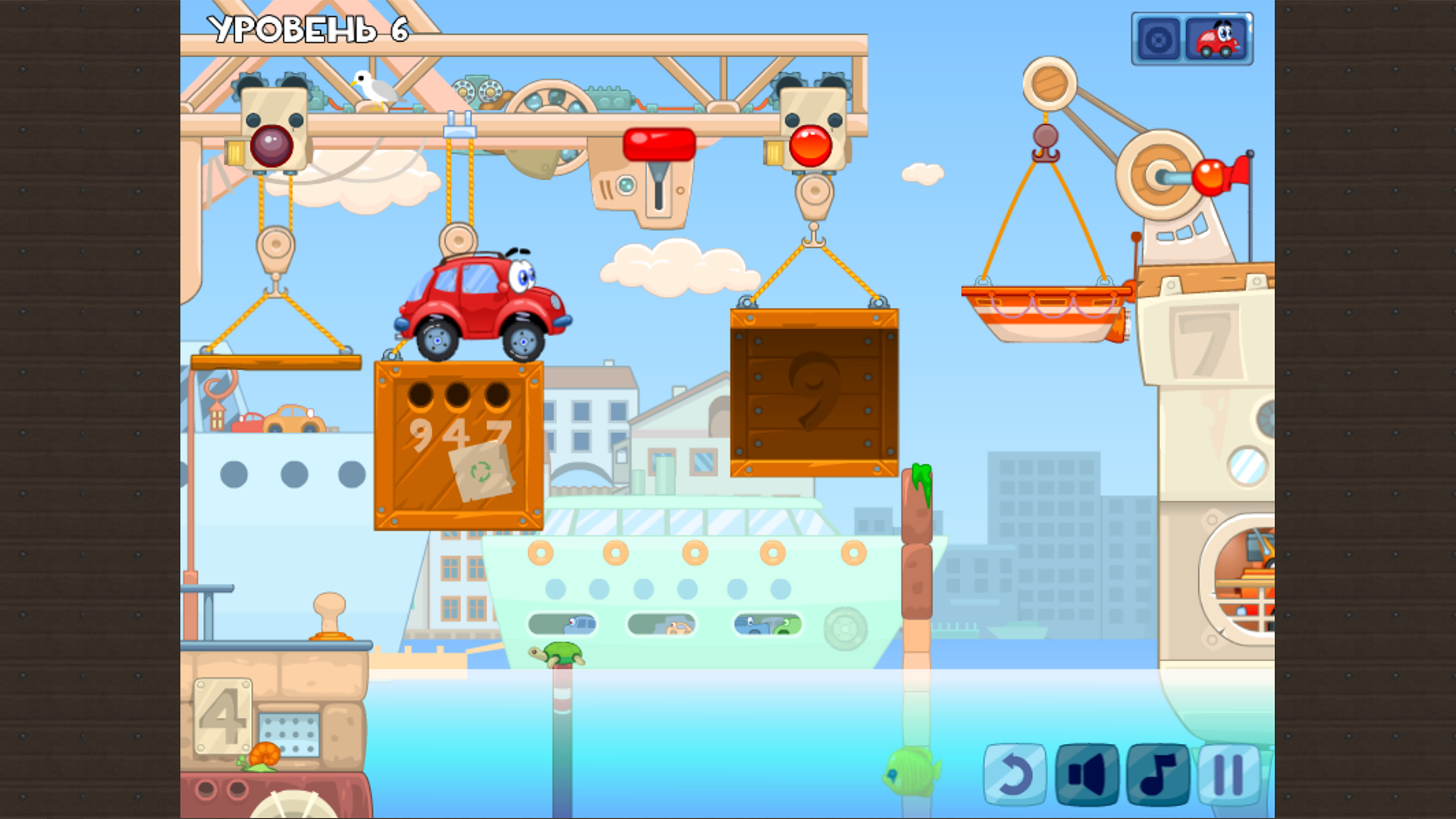This screenshot has height=819, width=1456.
Task: Click the crate numbered 947
Action: [459, 444]
